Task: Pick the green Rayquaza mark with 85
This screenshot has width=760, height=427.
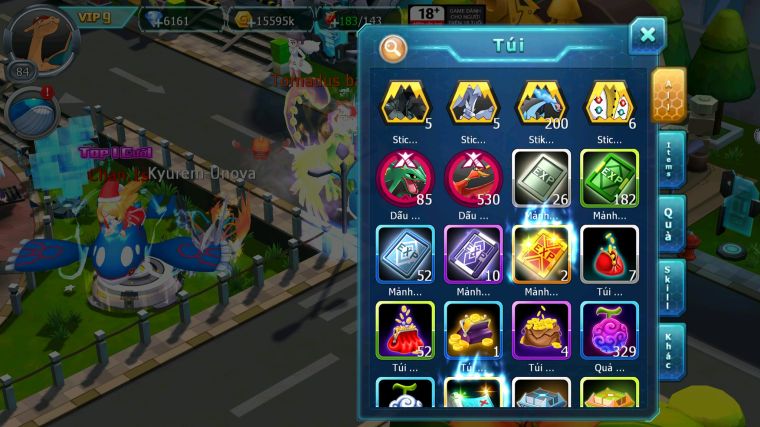Action: (405, 176)
